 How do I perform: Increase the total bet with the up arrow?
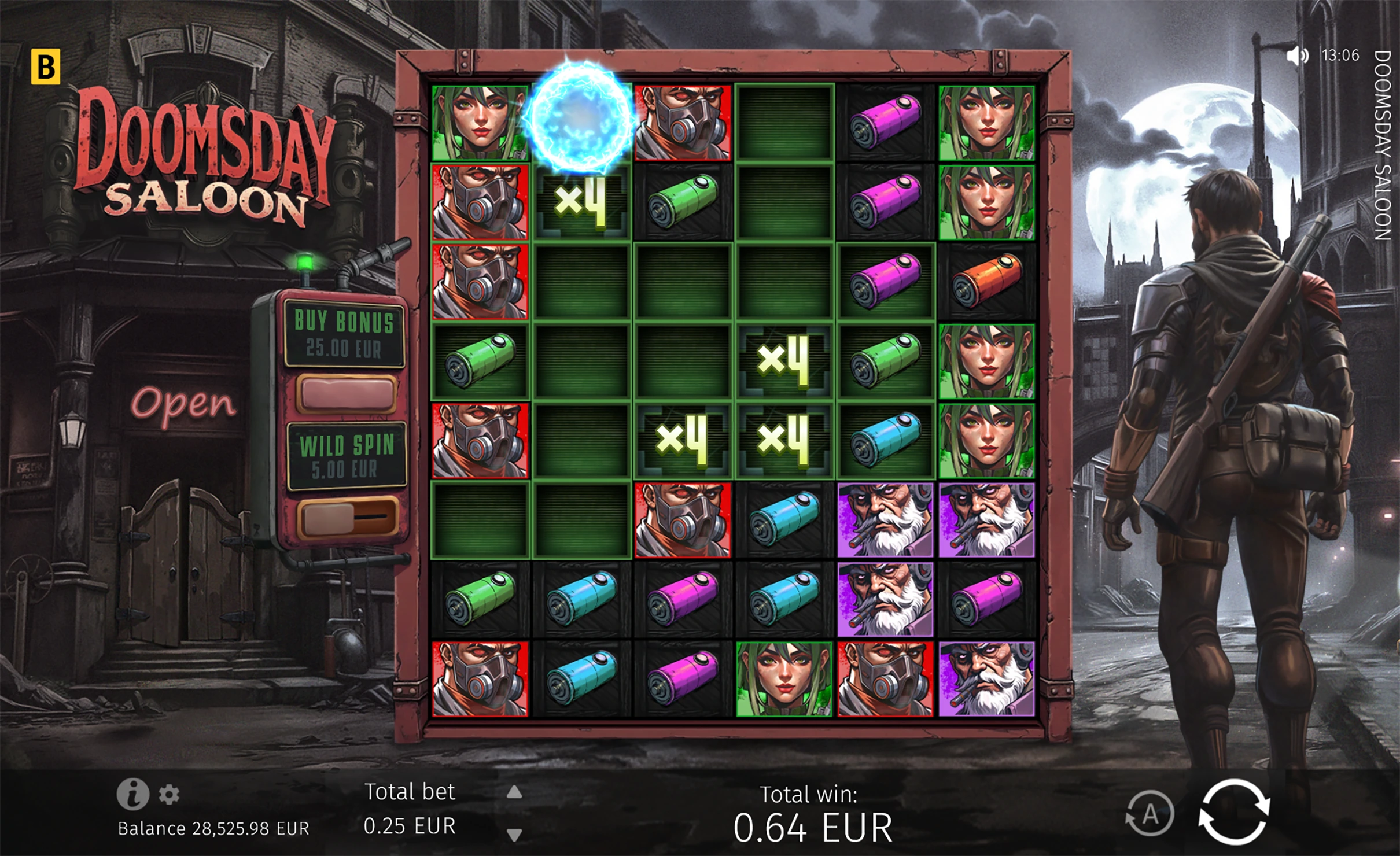(x=514, y=793)
